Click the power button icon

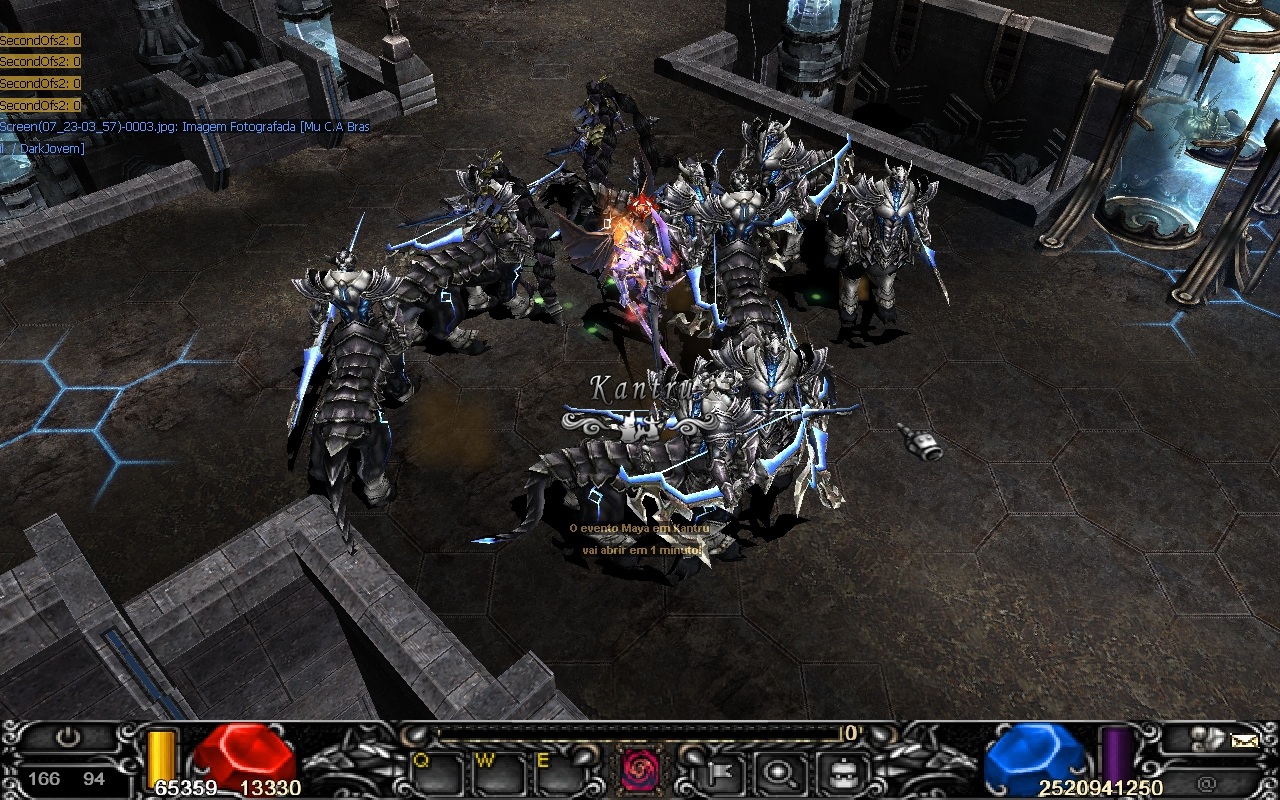click(68, 739)
